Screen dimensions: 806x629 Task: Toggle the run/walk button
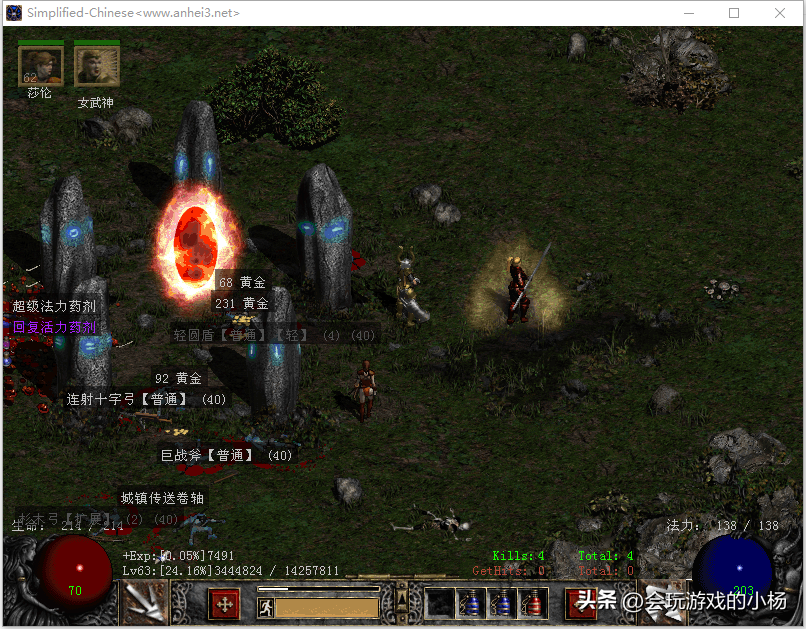click(266, 607)
